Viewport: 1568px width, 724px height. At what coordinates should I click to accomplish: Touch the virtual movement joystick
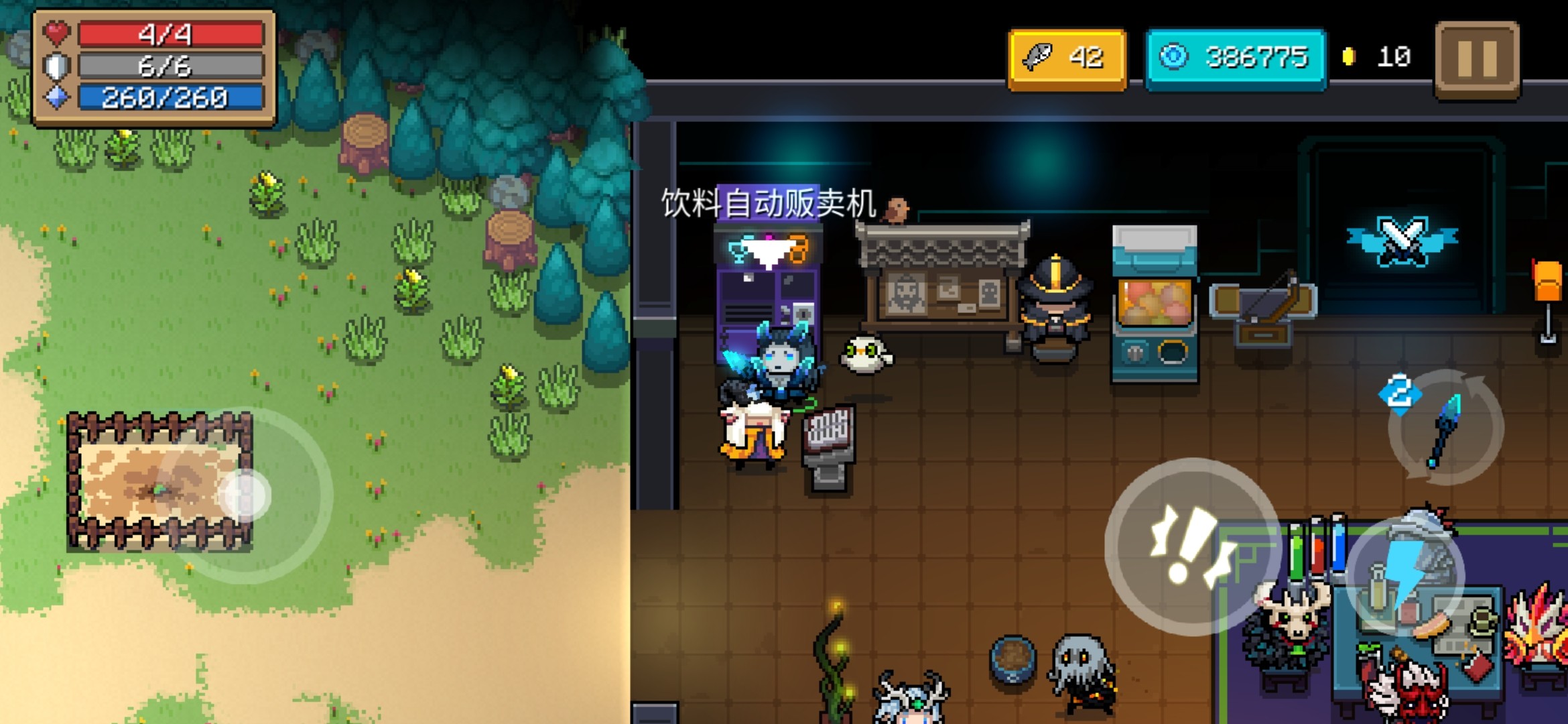click(245, 495)
